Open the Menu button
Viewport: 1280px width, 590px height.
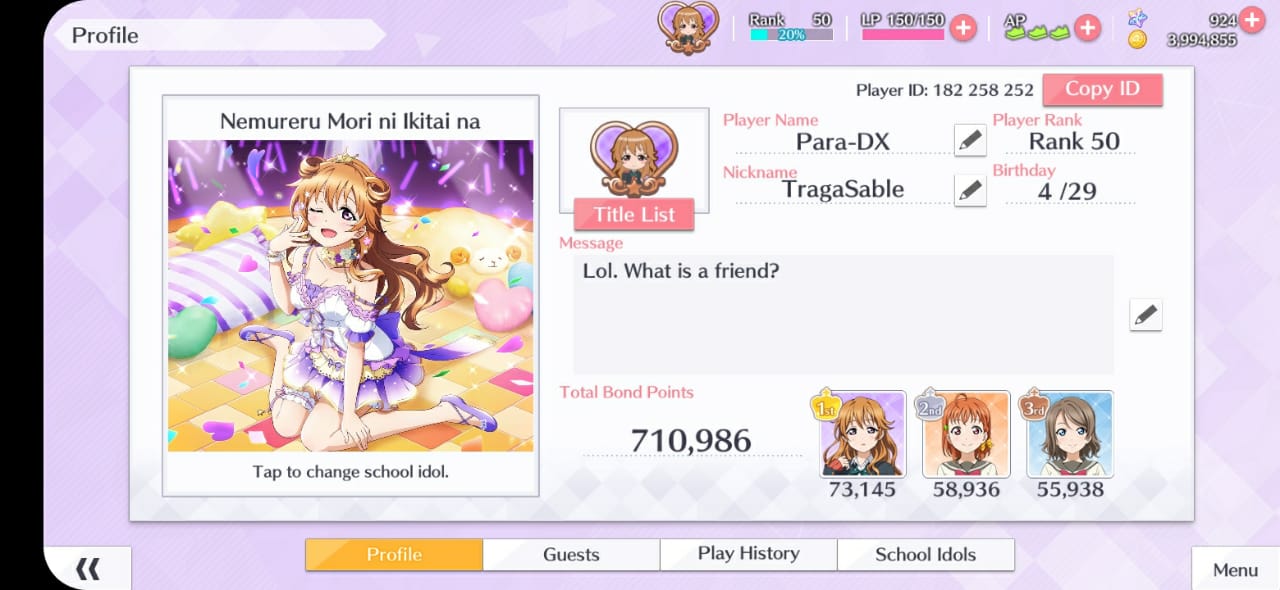point(1235,570)
